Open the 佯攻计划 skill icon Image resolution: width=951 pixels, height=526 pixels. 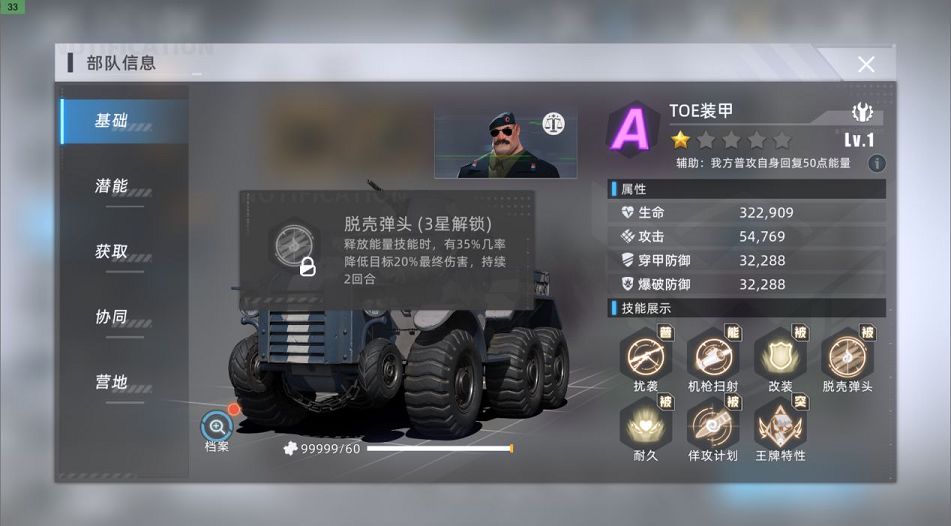[712, 422]
